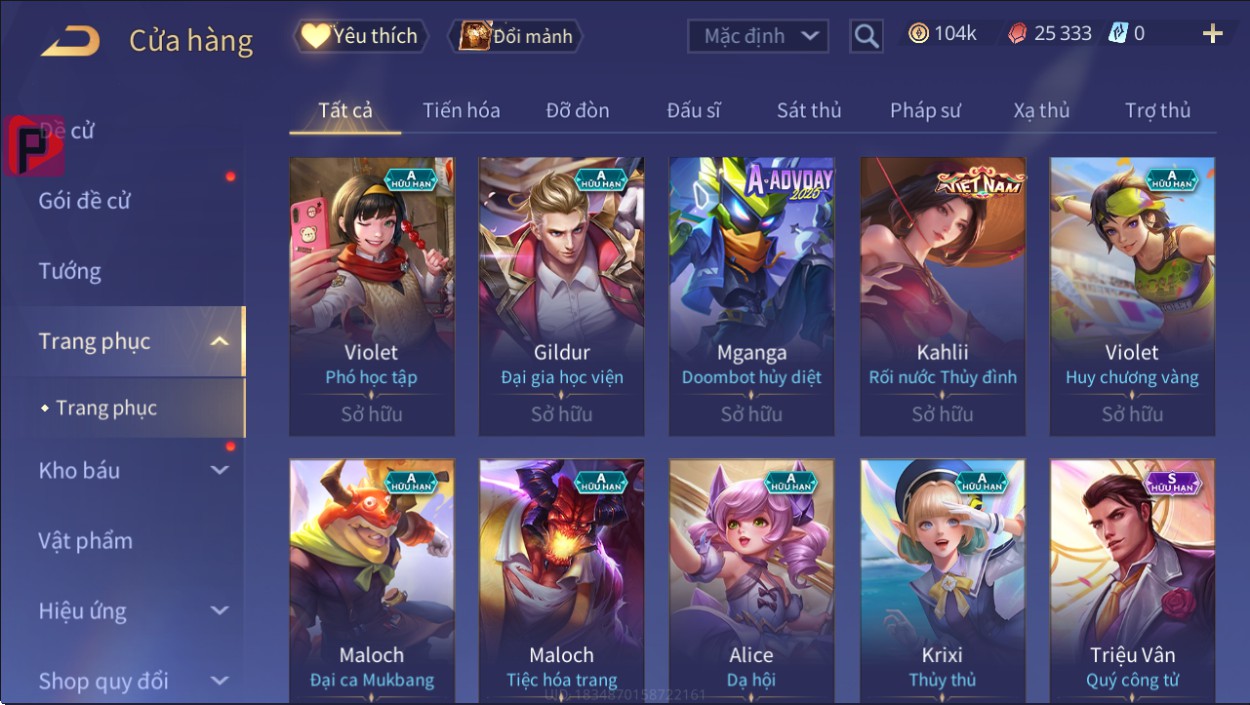Viewport: 1250px width, 705px height.
Task: Open the Đổi mảnh fragment exchange
Action: click(516, 37)
